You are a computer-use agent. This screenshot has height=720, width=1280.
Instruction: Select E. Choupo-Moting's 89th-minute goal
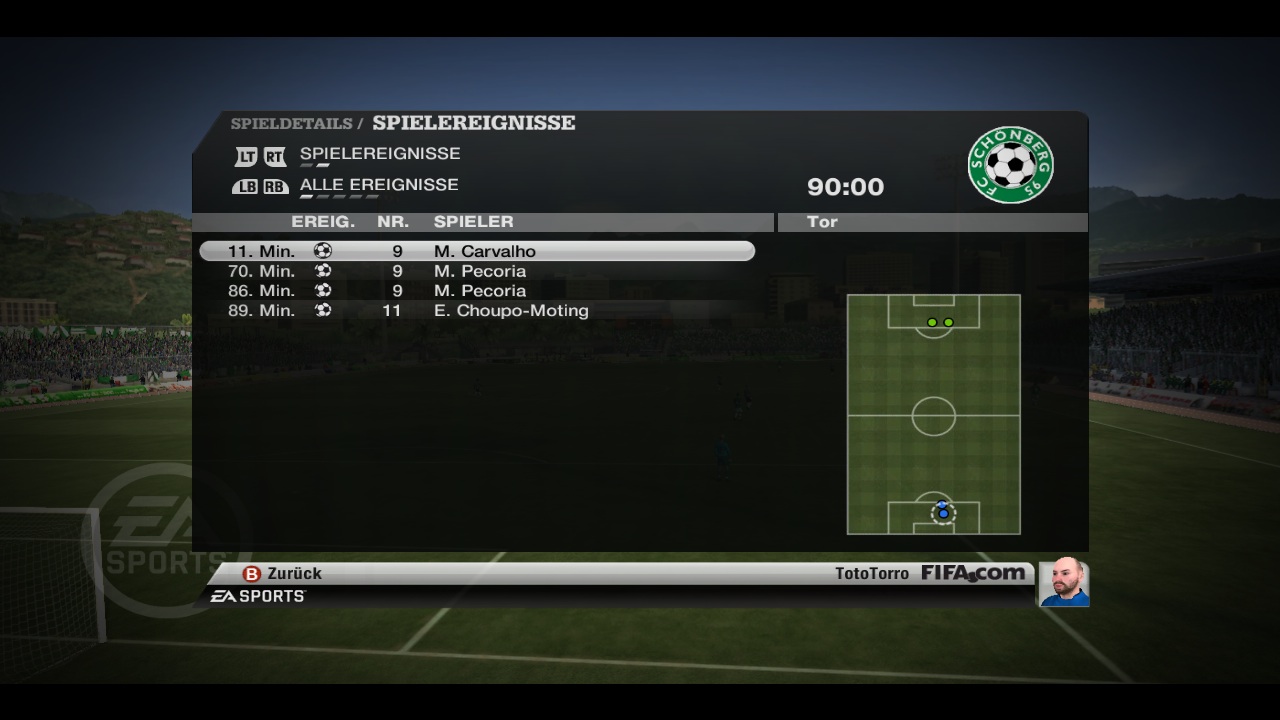click(476, 311)
